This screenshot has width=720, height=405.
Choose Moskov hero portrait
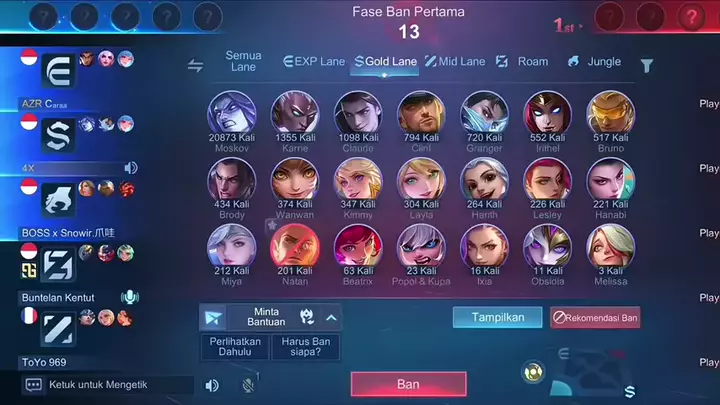click(231, 113)
